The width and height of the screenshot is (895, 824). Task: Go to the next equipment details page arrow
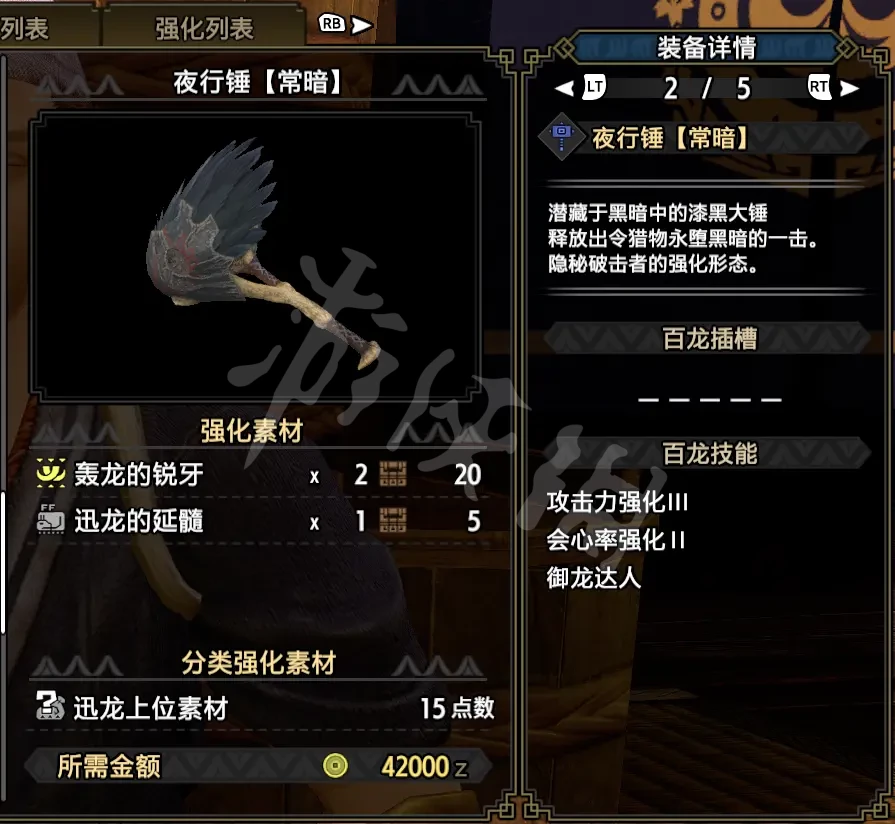coord(850,88)
